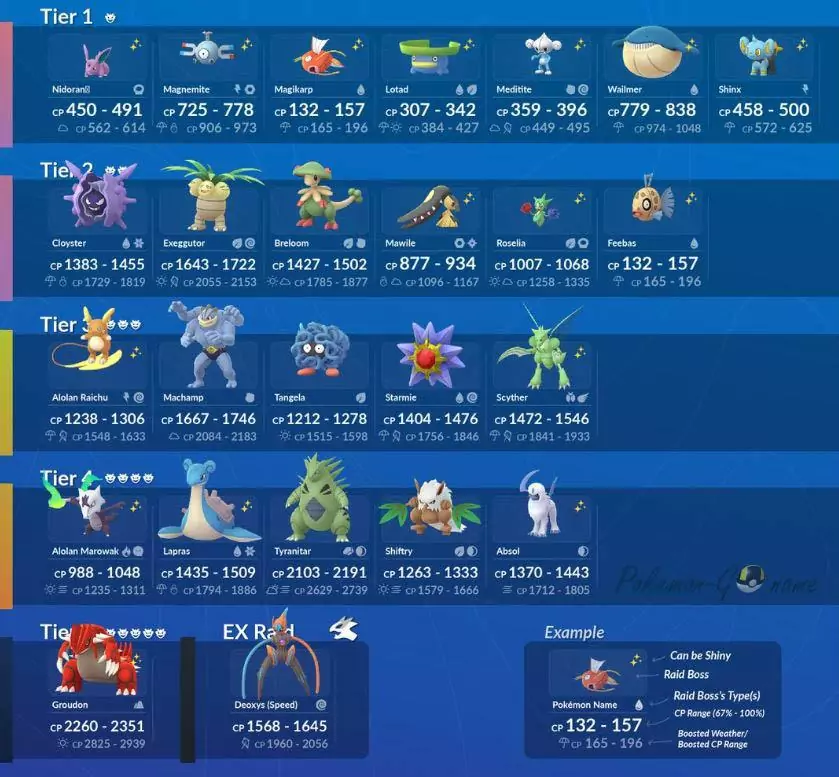This screenshot has height=777, width=839.
Task: Open the Alolan Marowak raid card
Action: 97,550
